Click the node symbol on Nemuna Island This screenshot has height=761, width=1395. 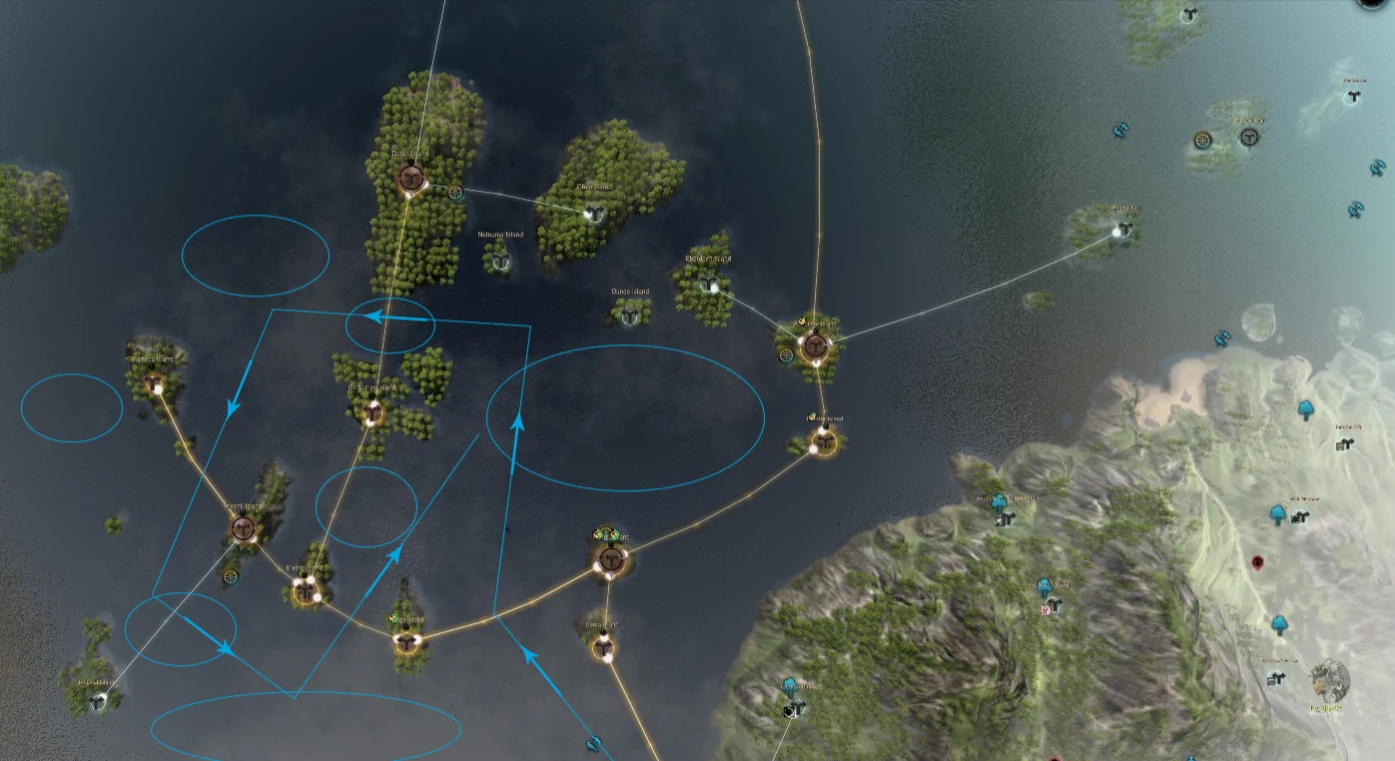point(500,263)
